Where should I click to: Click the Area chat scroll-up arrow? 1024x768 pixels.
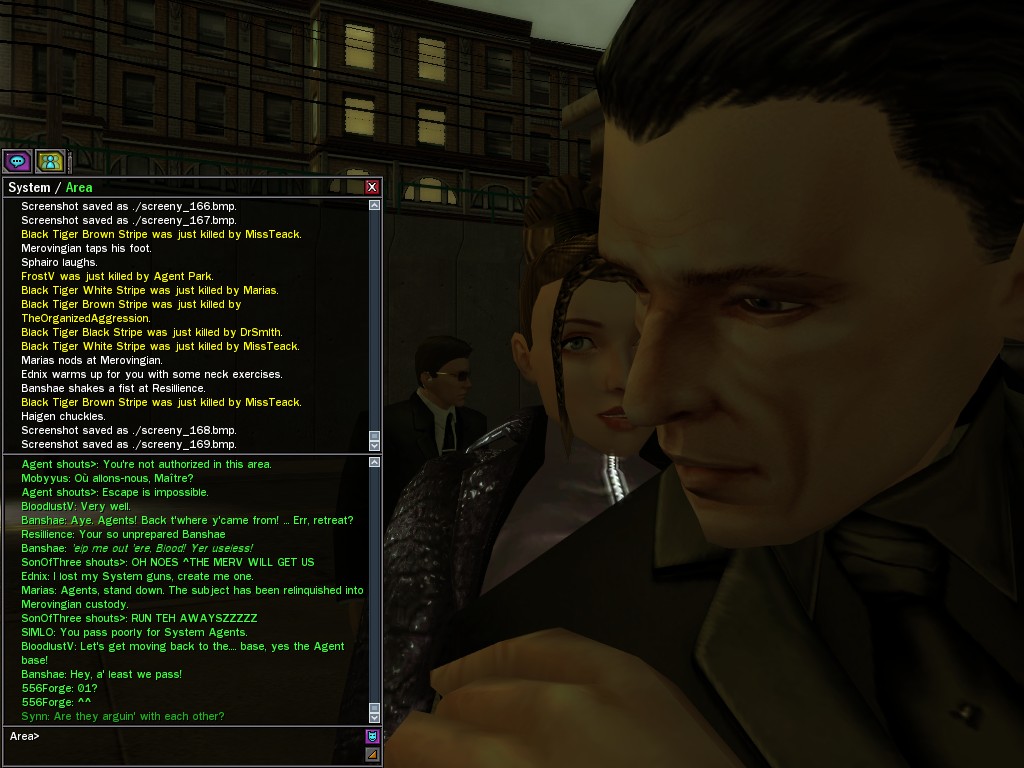(375, 463)
